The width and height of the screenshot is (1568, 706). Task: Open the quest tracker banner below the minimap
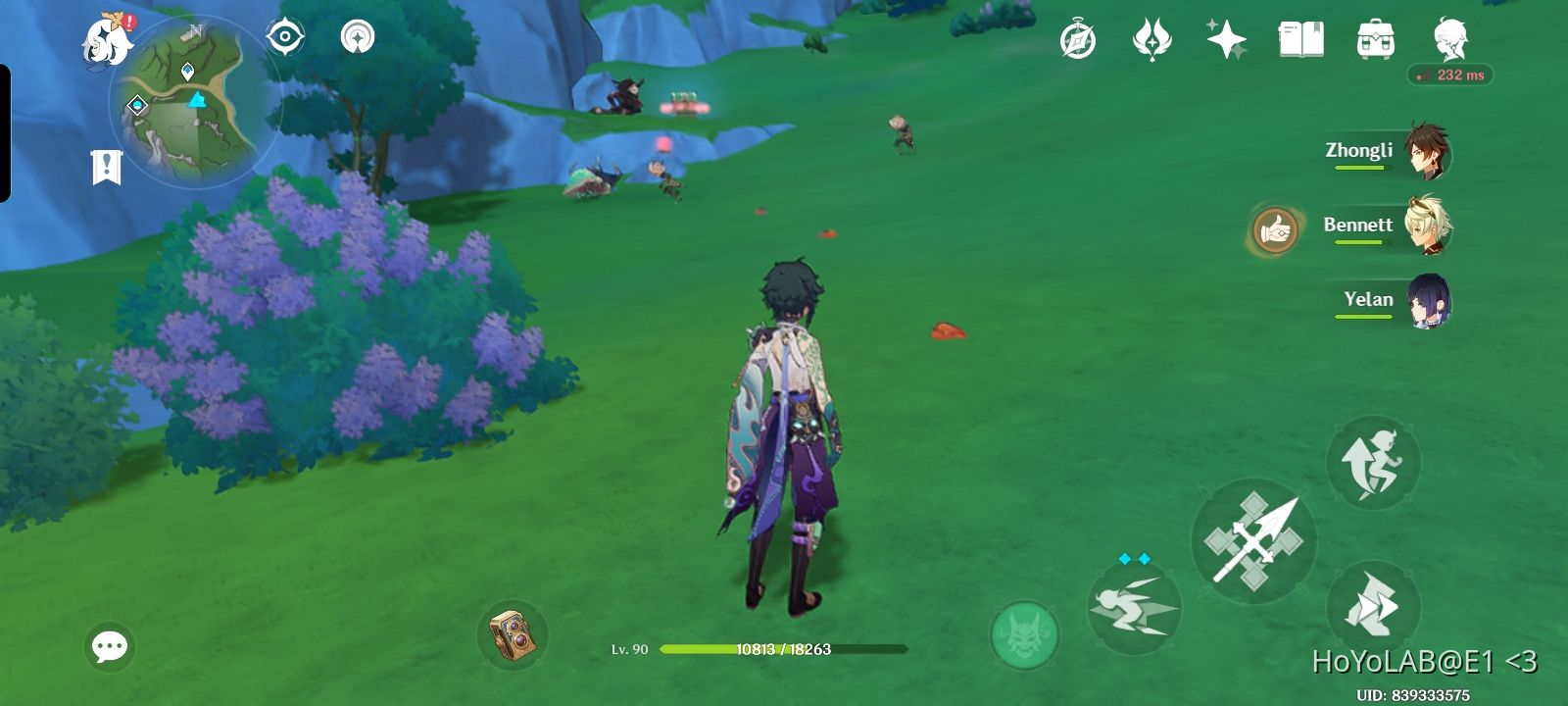coord(105,165)
